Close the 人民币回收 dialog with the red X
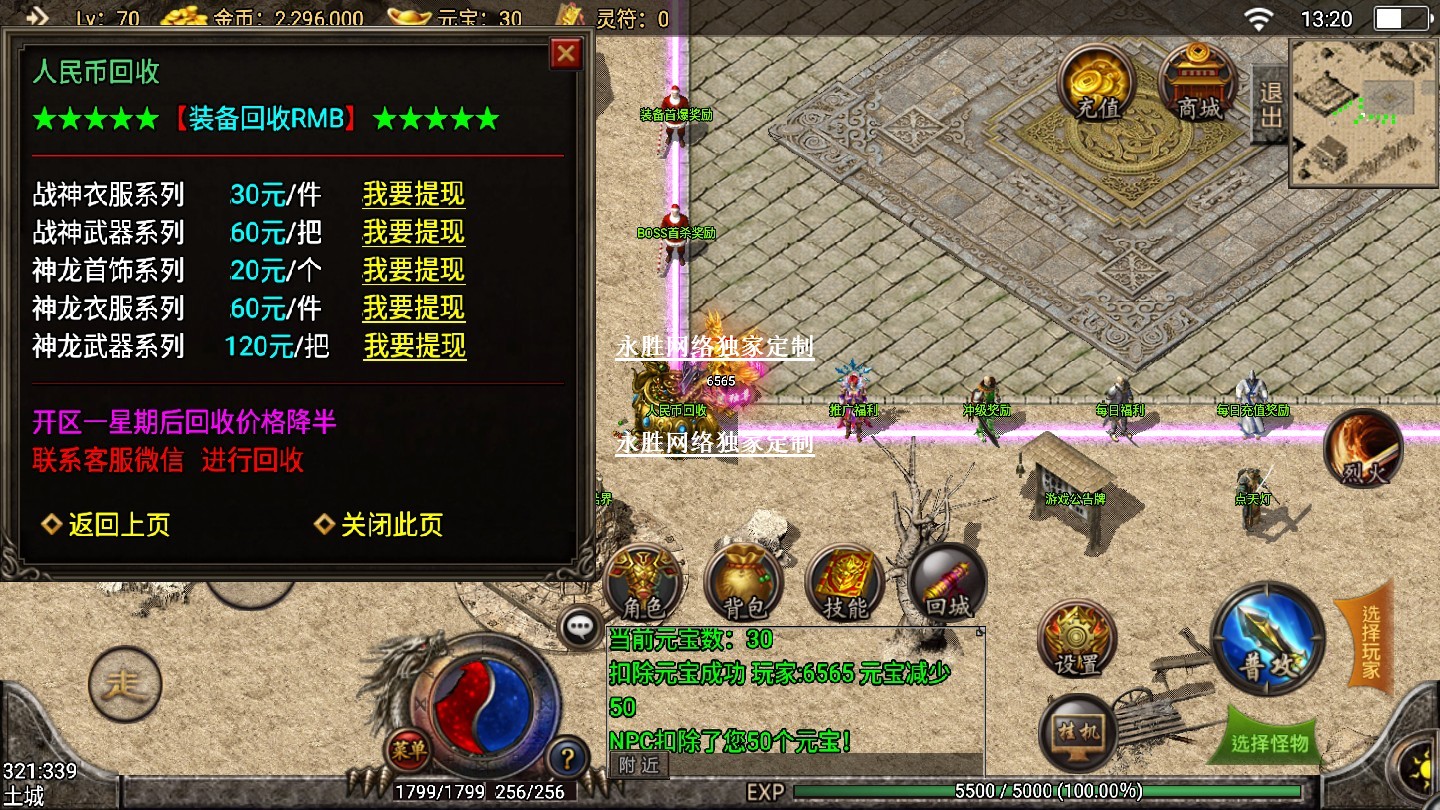Viewport: 1440px width, 810px height. pos(566,53)
